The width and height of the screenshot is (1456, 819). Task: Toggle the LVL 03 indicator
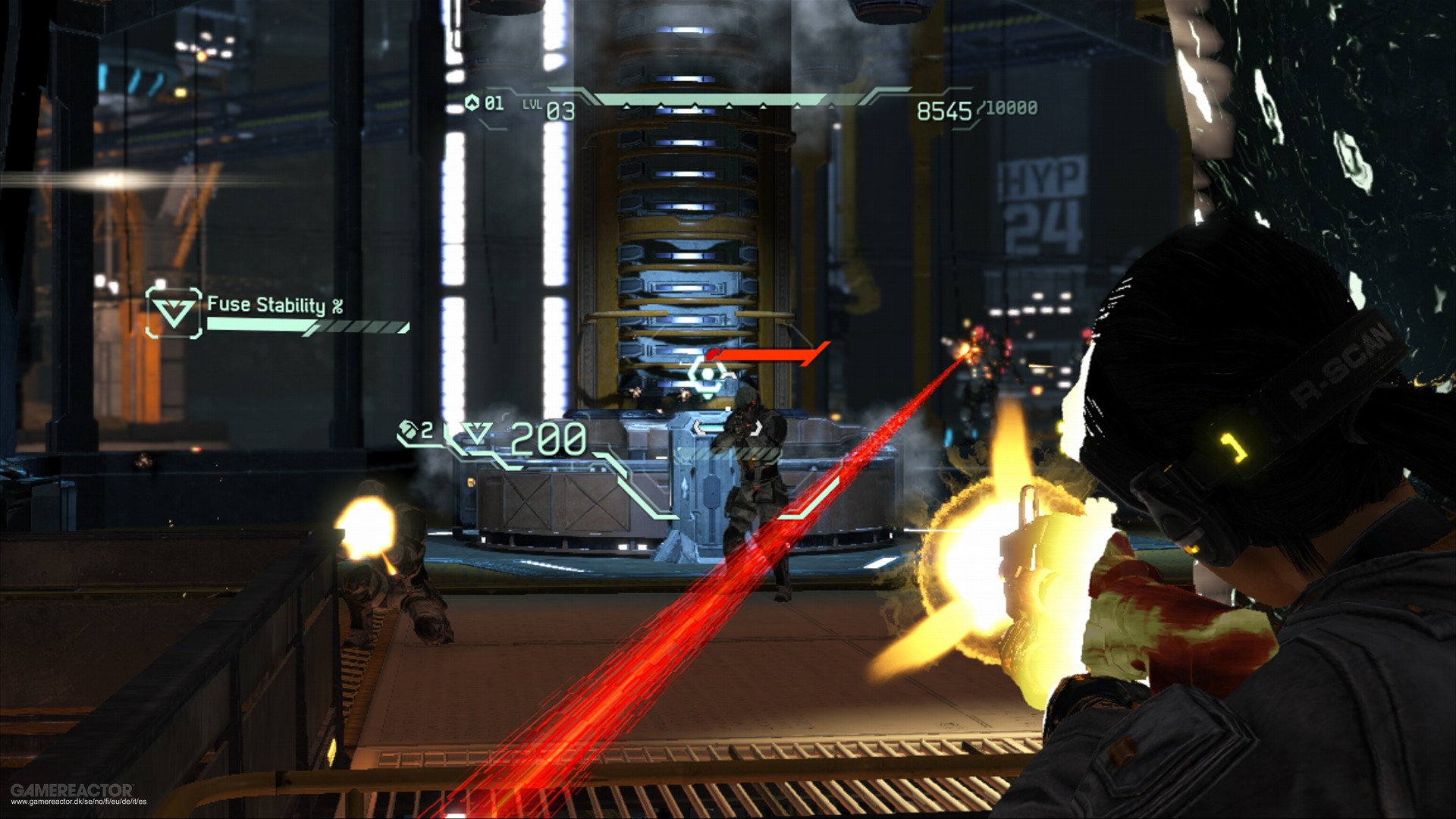pyautogui.click(x=548, y=108)
